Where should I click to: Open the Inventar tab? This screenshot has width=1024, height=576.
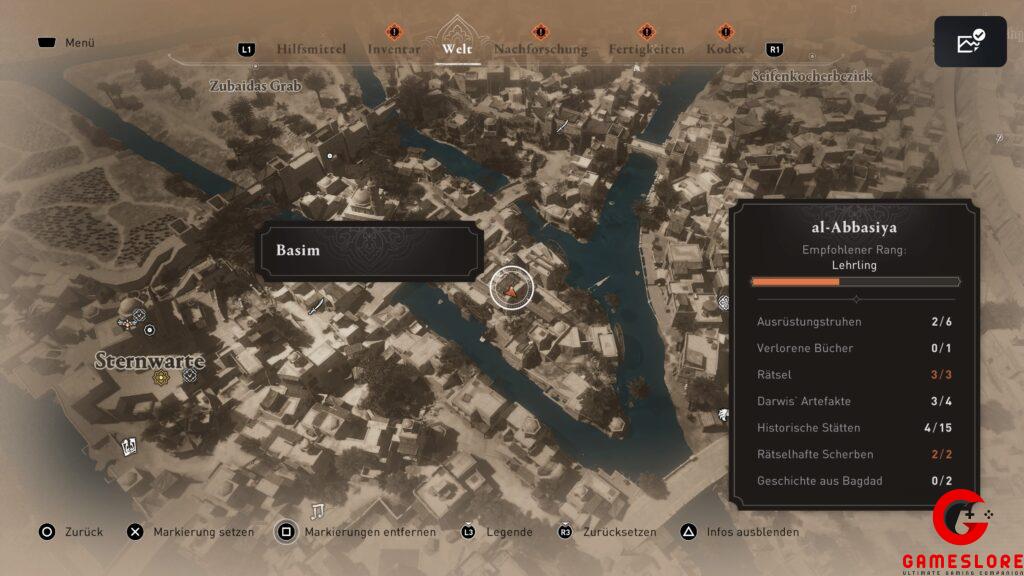[x=393, y=49]
